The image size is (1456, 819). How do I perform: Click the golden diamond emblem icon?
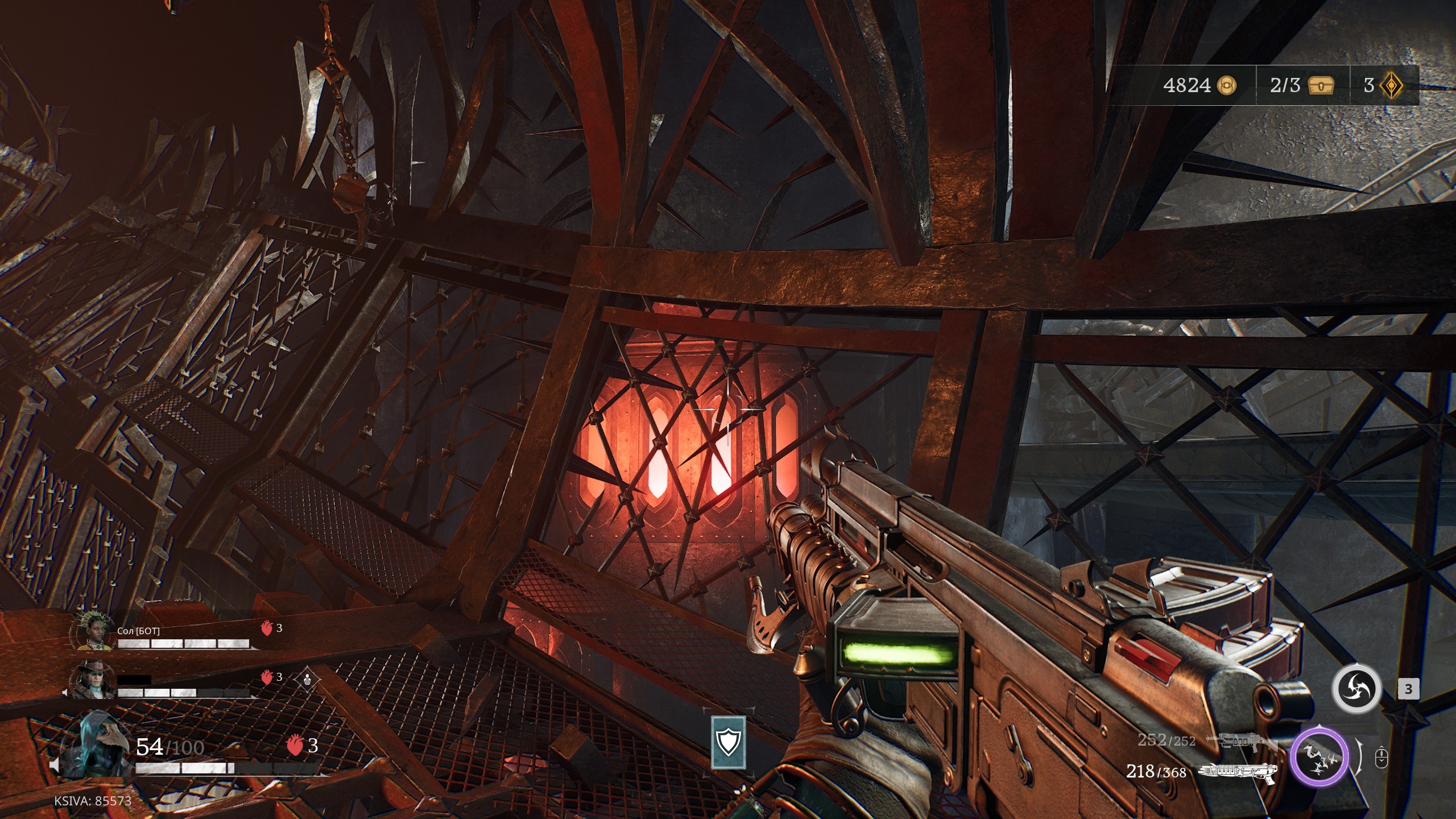[1391, 85]
